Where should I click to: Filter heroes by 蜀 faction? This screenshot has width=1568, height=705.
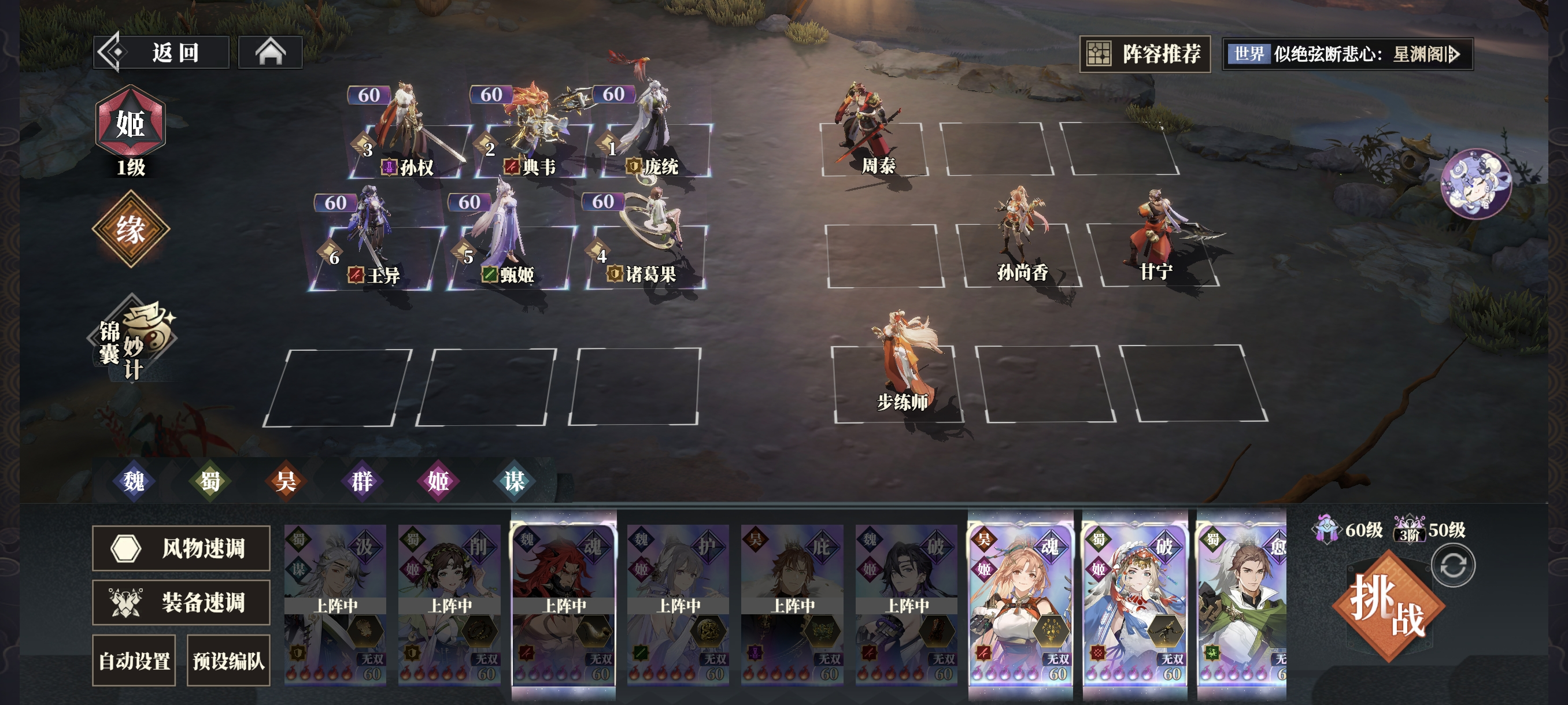210,481
